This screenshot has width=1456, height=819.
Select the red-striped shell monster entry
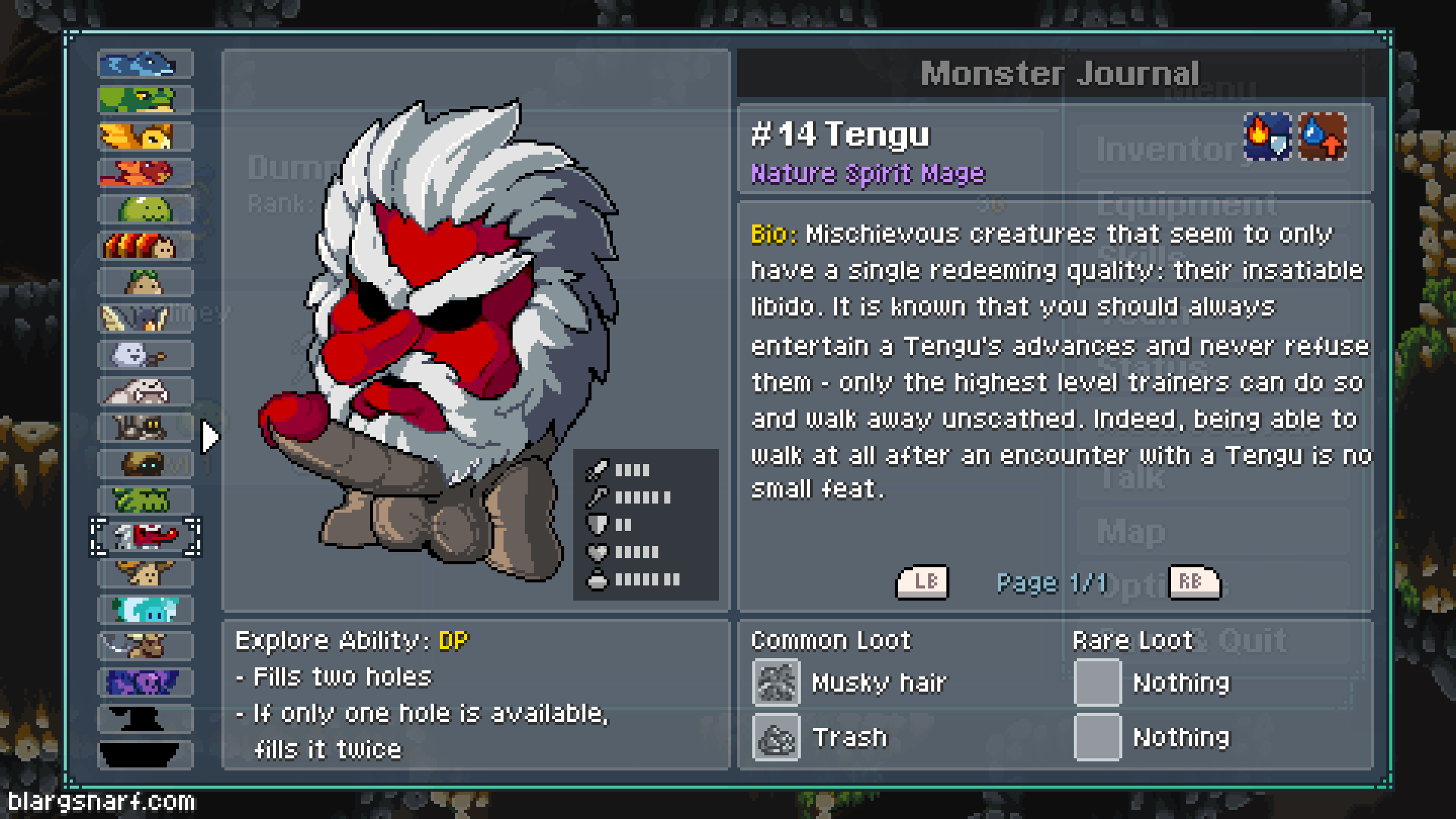pyautogui.click(x=145, y=246)
